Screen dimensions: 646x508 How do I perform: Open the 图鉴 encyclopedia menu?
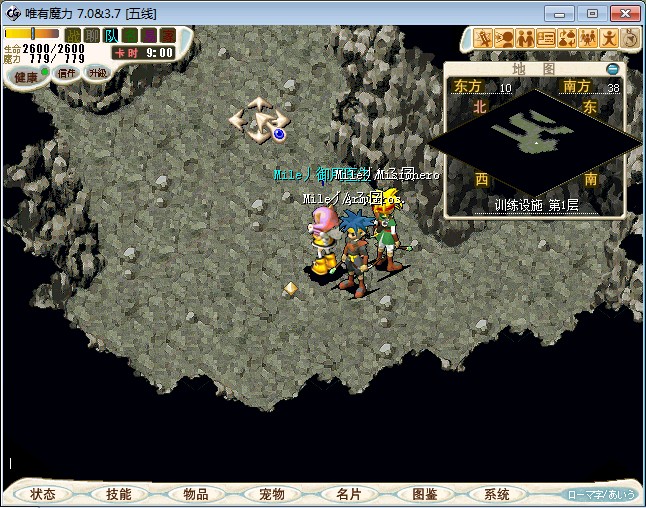(x=424, y=494)
